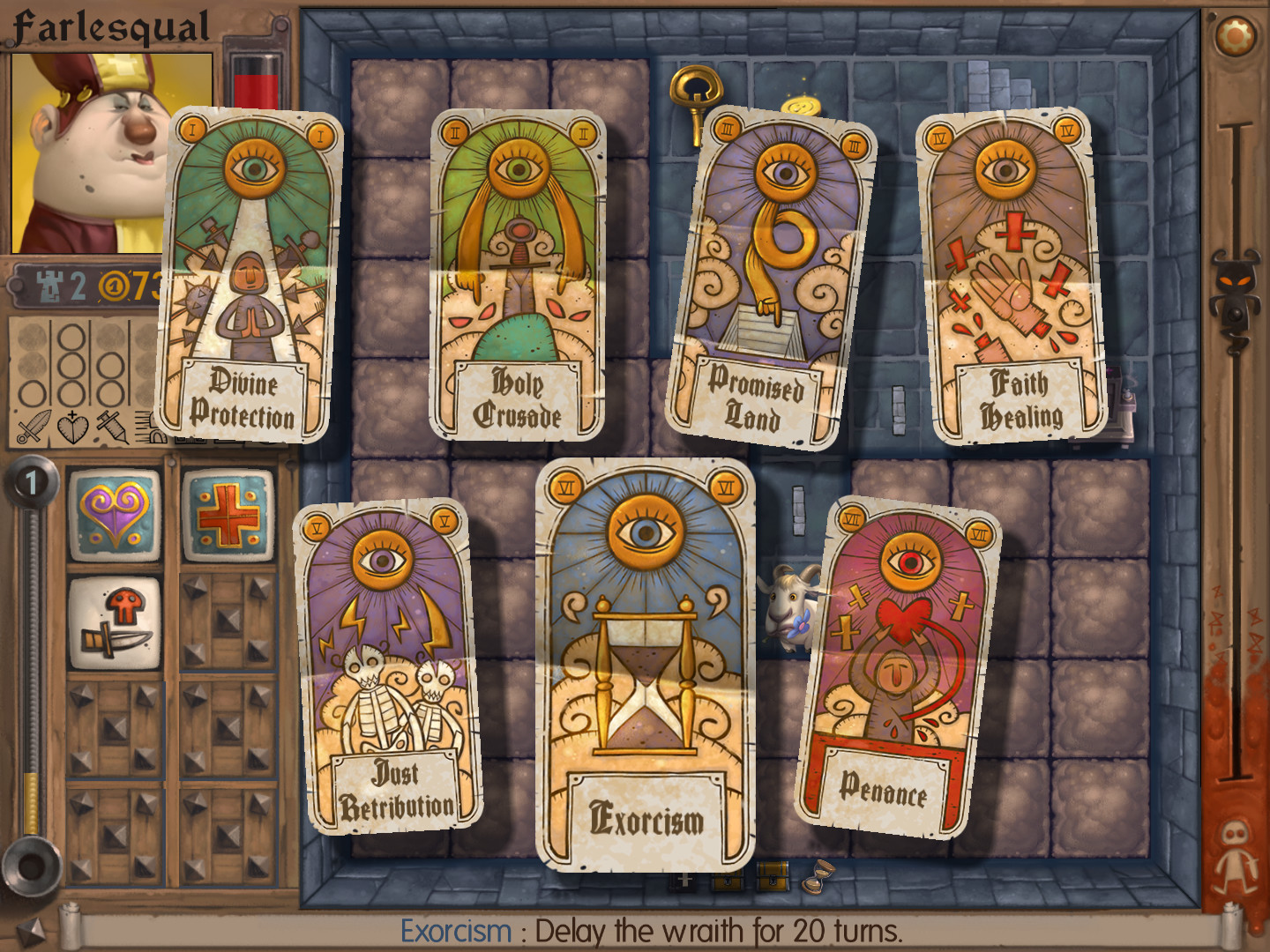Select the syringe stat icon
Image resolution: width=1270 pixels, height=952 pixels.
pyautogui.click(x=111, y=428)
